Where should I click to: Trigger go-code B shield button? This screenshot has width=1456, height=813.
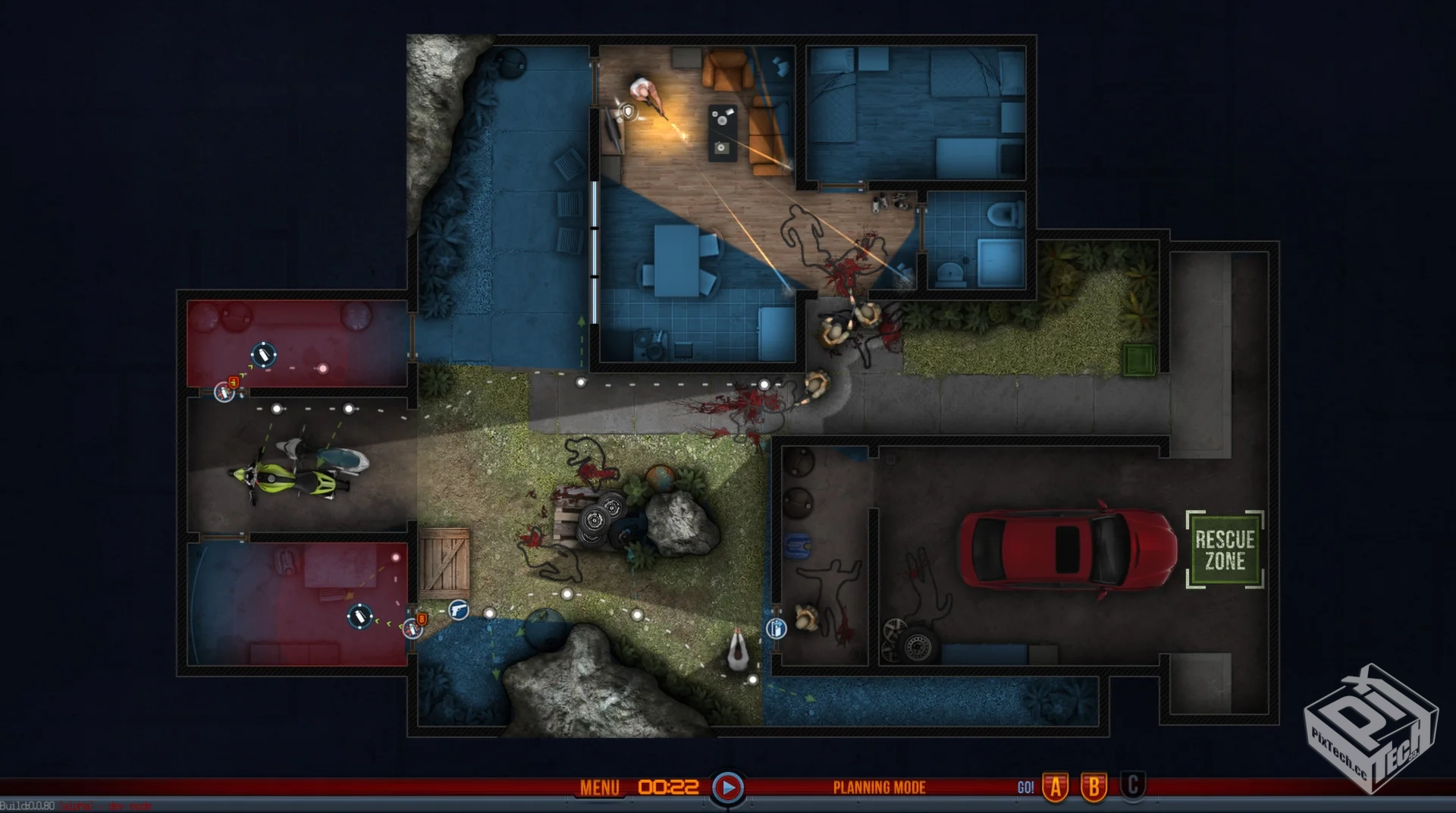click(1094, 788)
